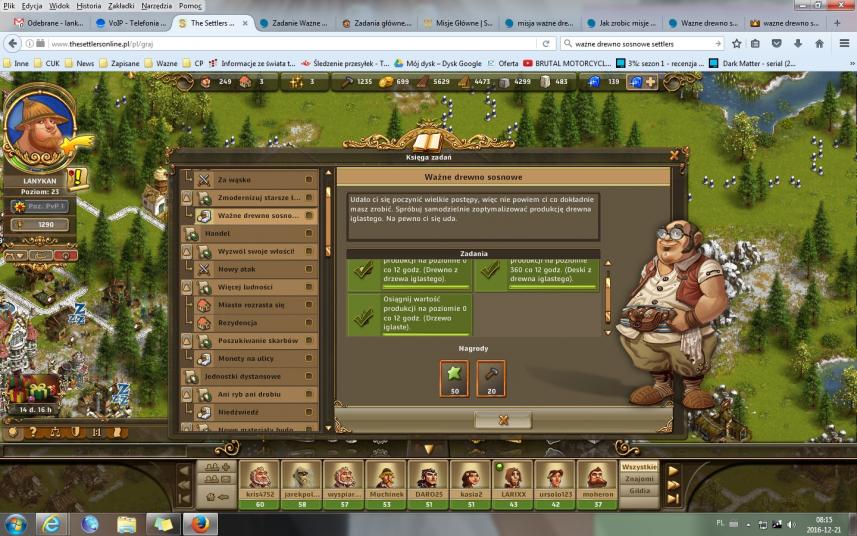Close the quest book with the top-right X
Screen dimensions: 857x536
pos(674,155)
